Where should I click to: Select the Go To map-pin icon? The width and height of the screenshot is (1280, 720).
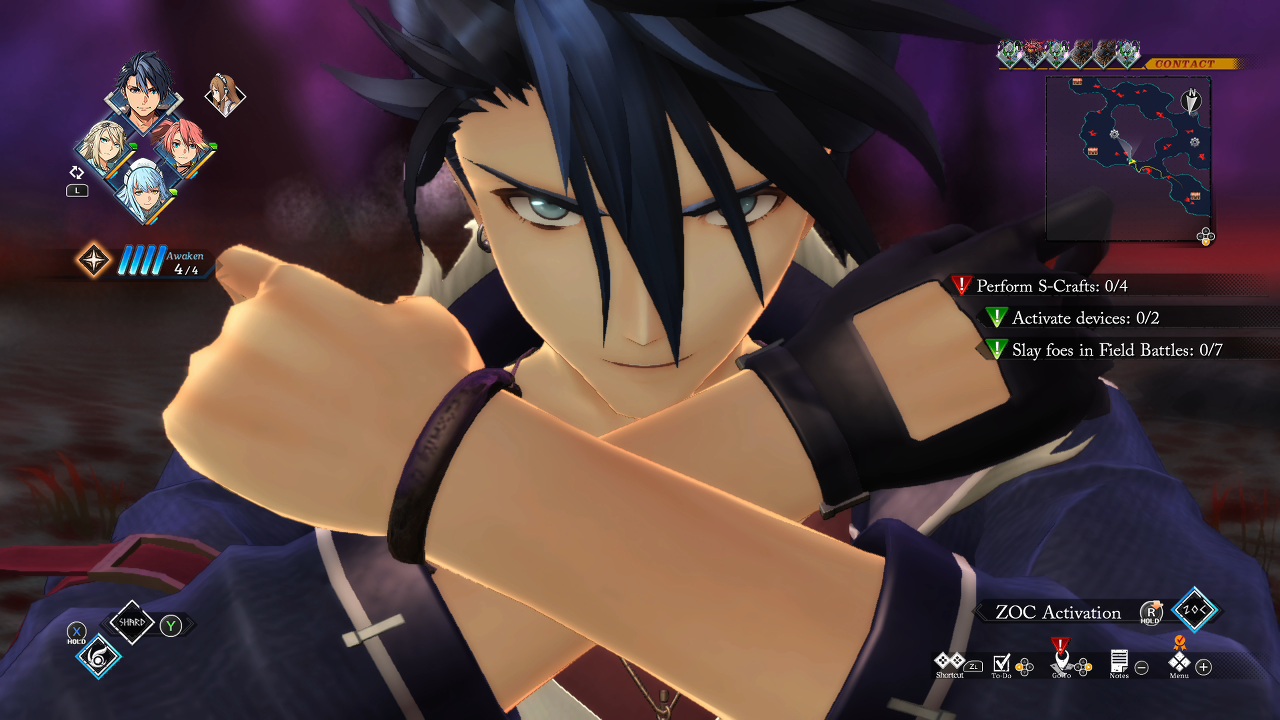pyautogui.click(x=1060, y=660)
